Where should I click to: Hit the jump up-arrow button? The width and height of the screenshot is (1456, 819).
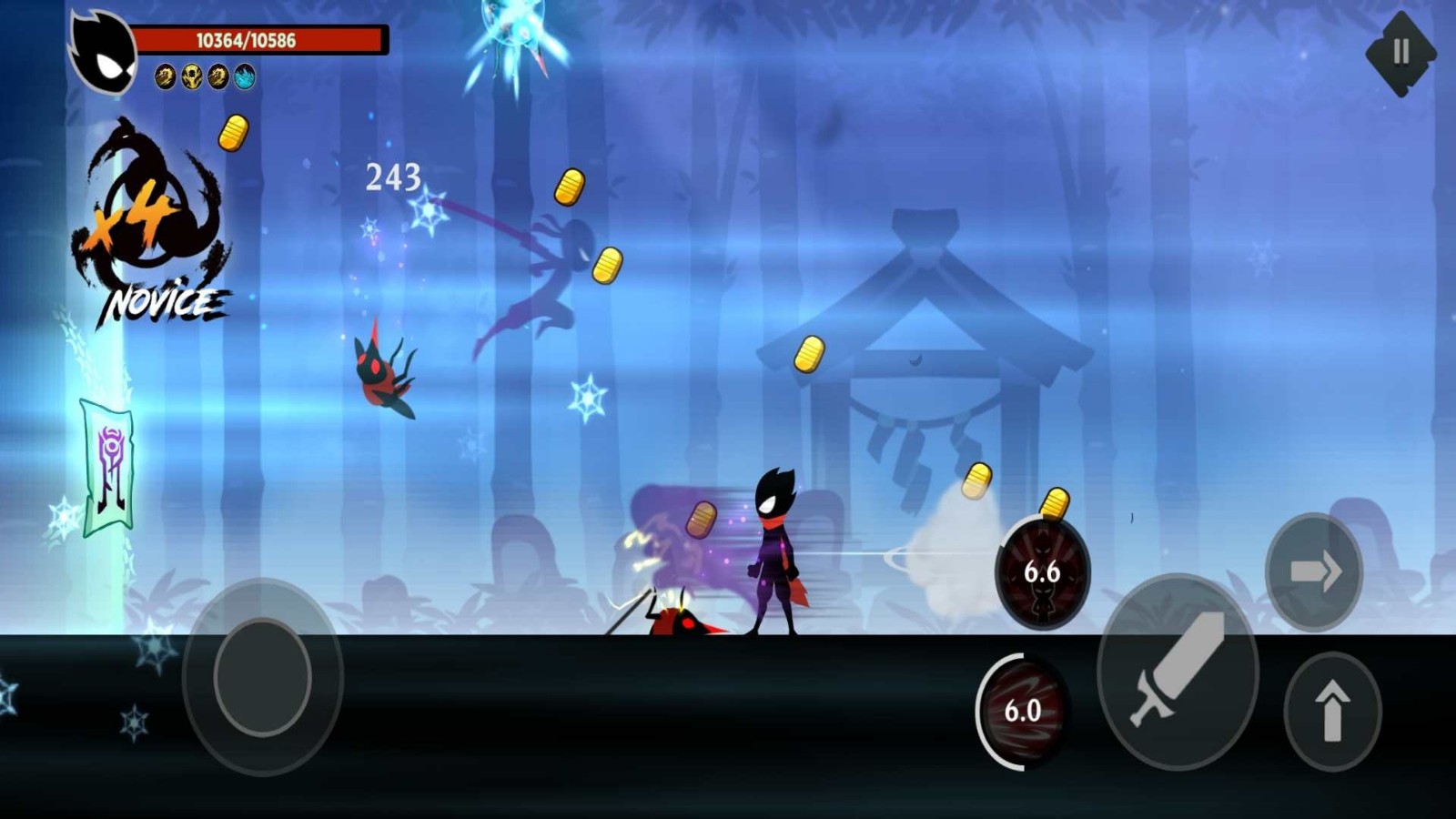pos(1332,710)
